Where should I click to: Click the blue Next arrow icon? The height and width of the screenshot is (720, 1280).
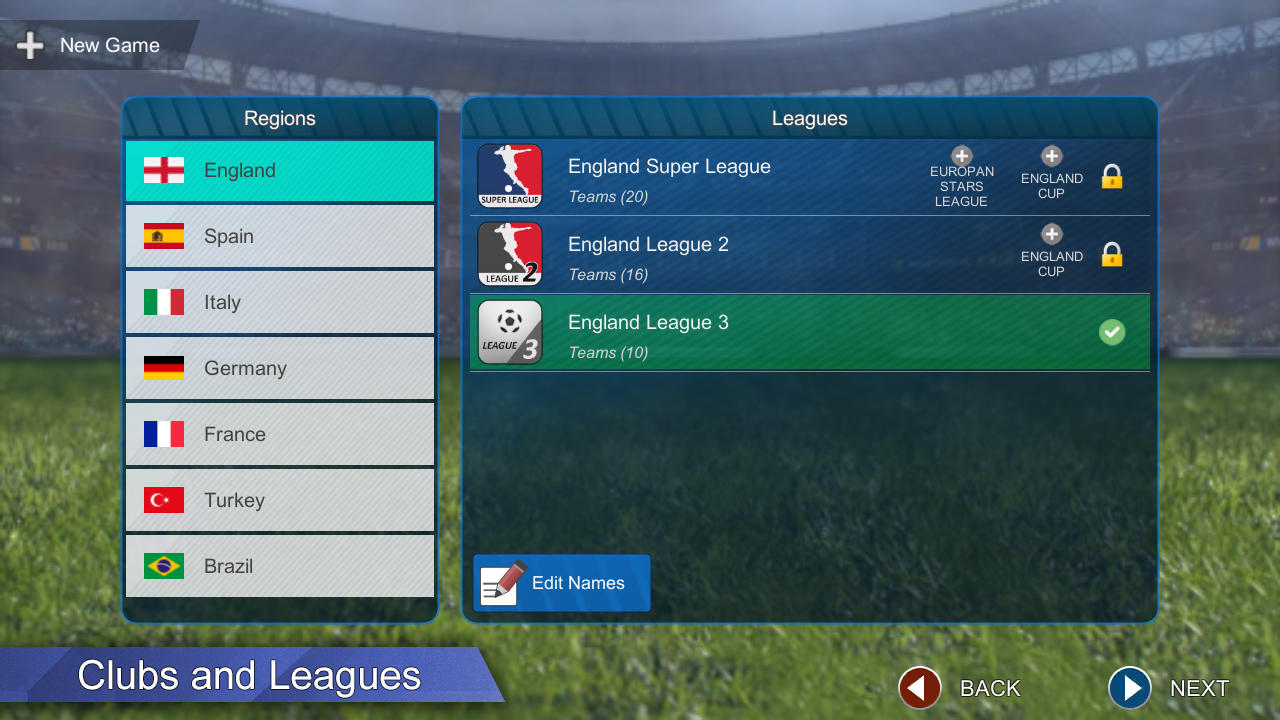point(1129,688)
